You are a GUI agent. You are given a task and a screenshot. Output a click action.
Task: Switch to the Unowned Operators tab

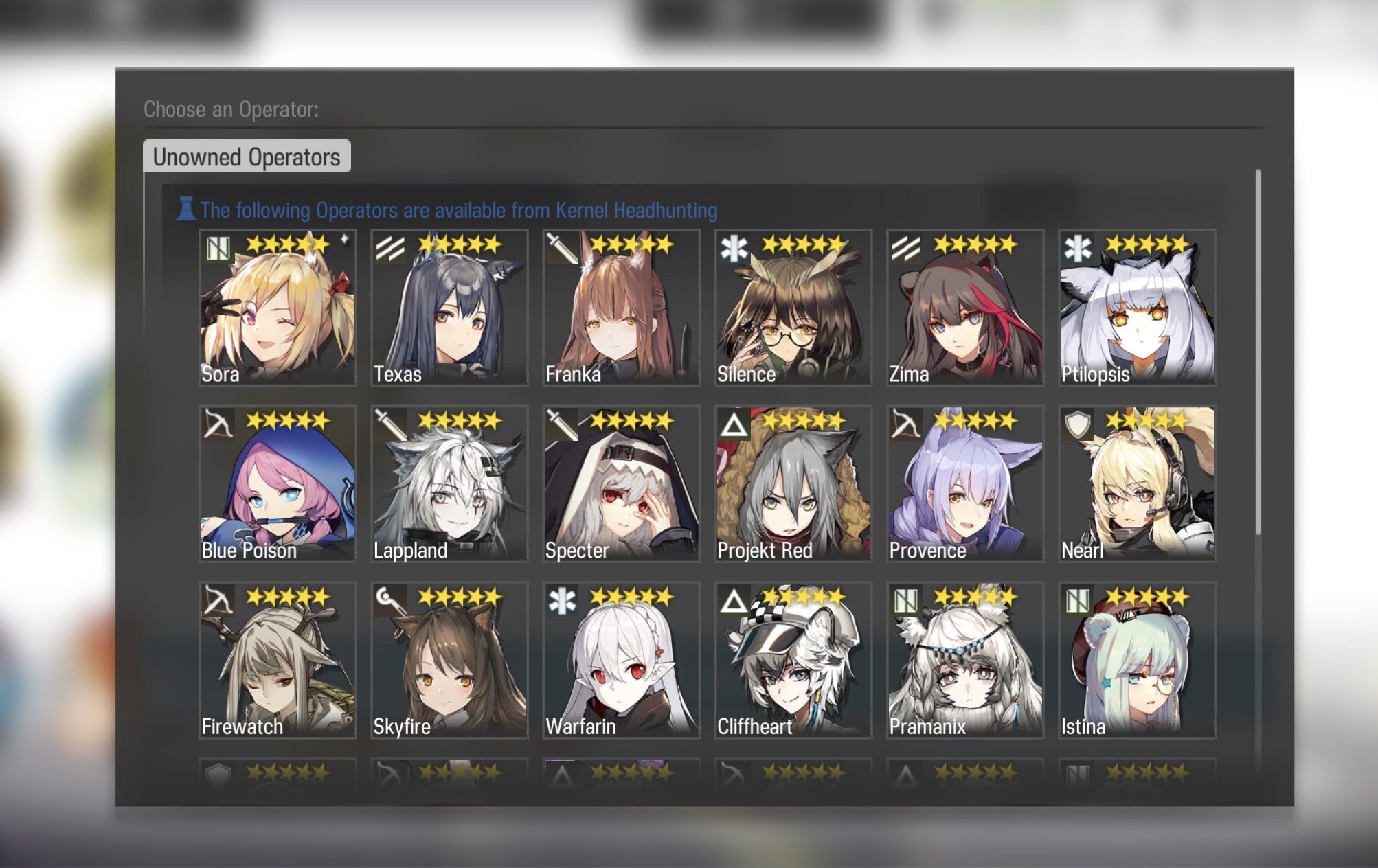tap(247, 157)
